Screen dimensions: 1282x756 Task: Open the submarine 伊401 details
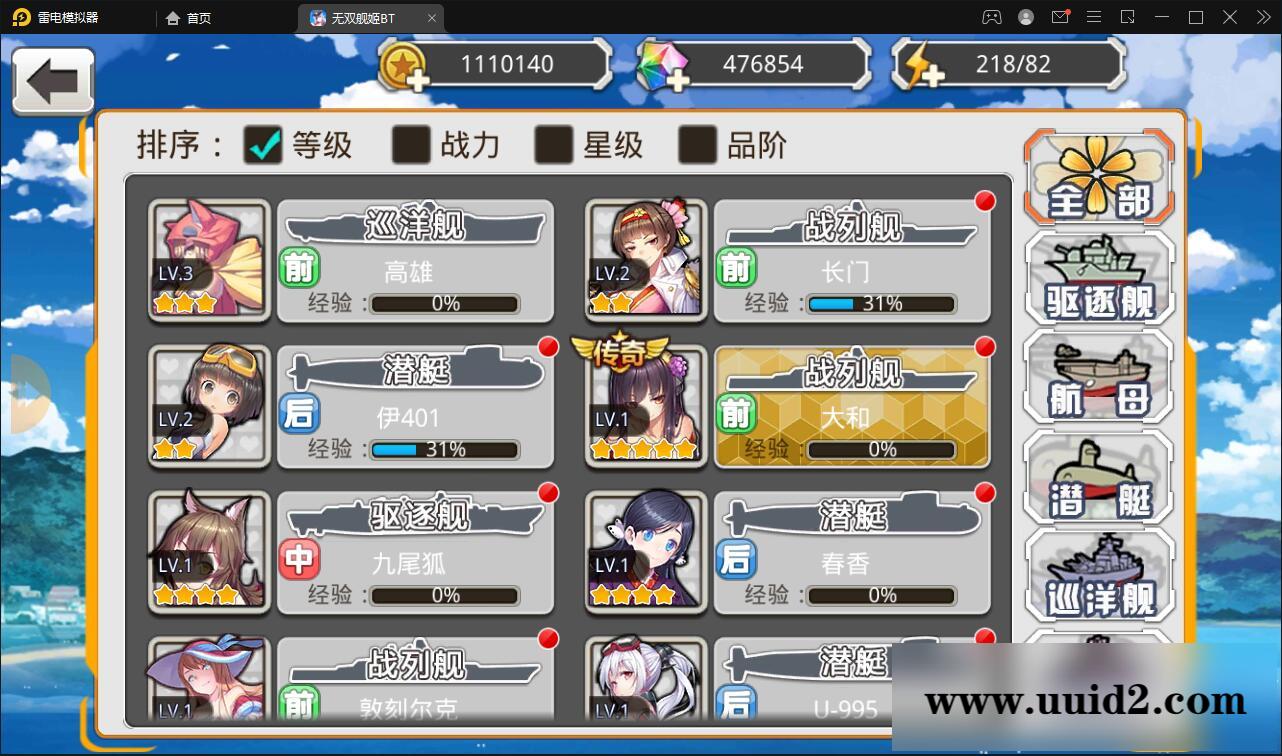415,405
